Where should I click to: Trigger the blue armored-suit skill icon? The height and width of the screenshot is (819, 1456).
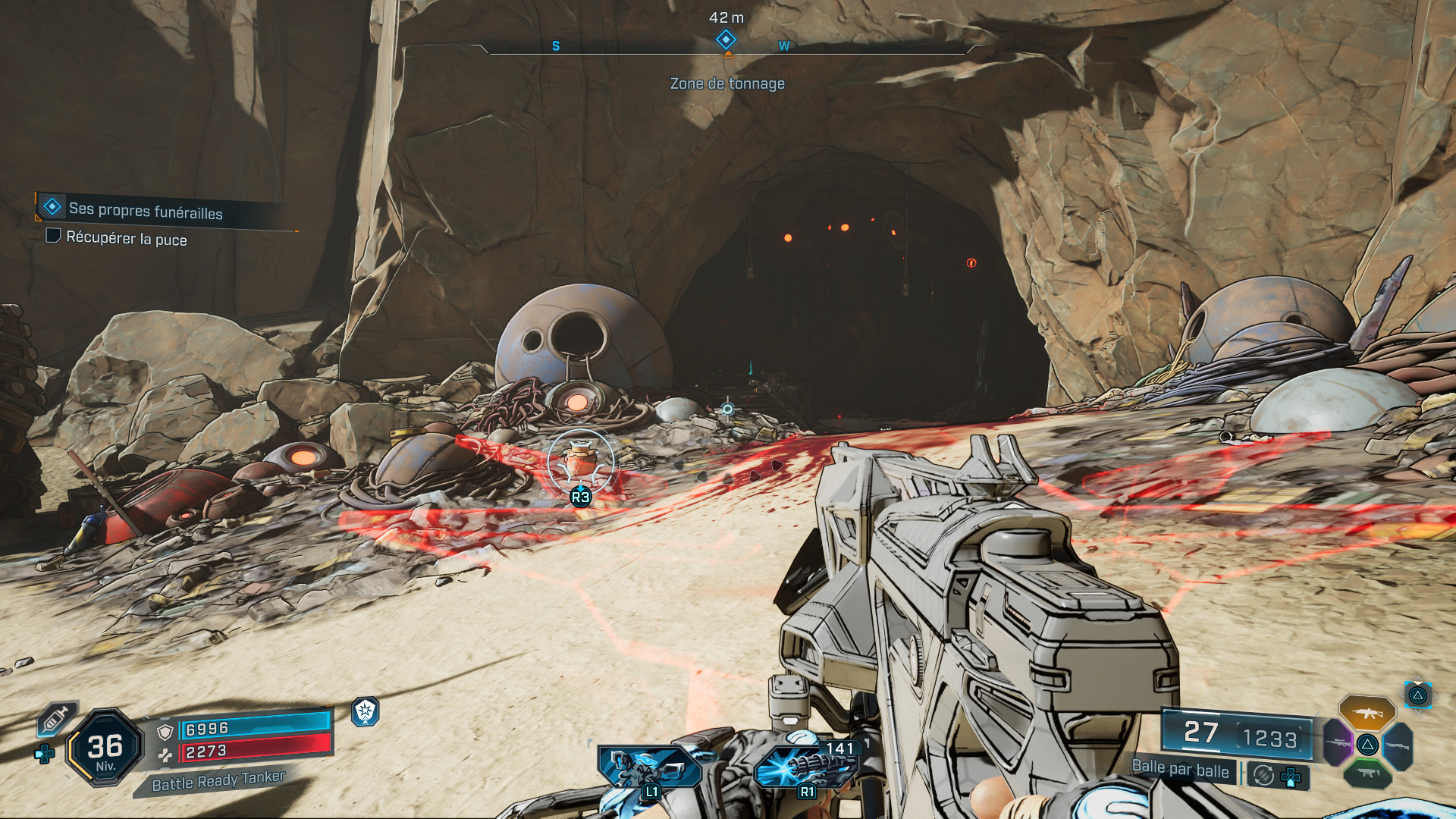pyautogui.click(x=648, y=766)
